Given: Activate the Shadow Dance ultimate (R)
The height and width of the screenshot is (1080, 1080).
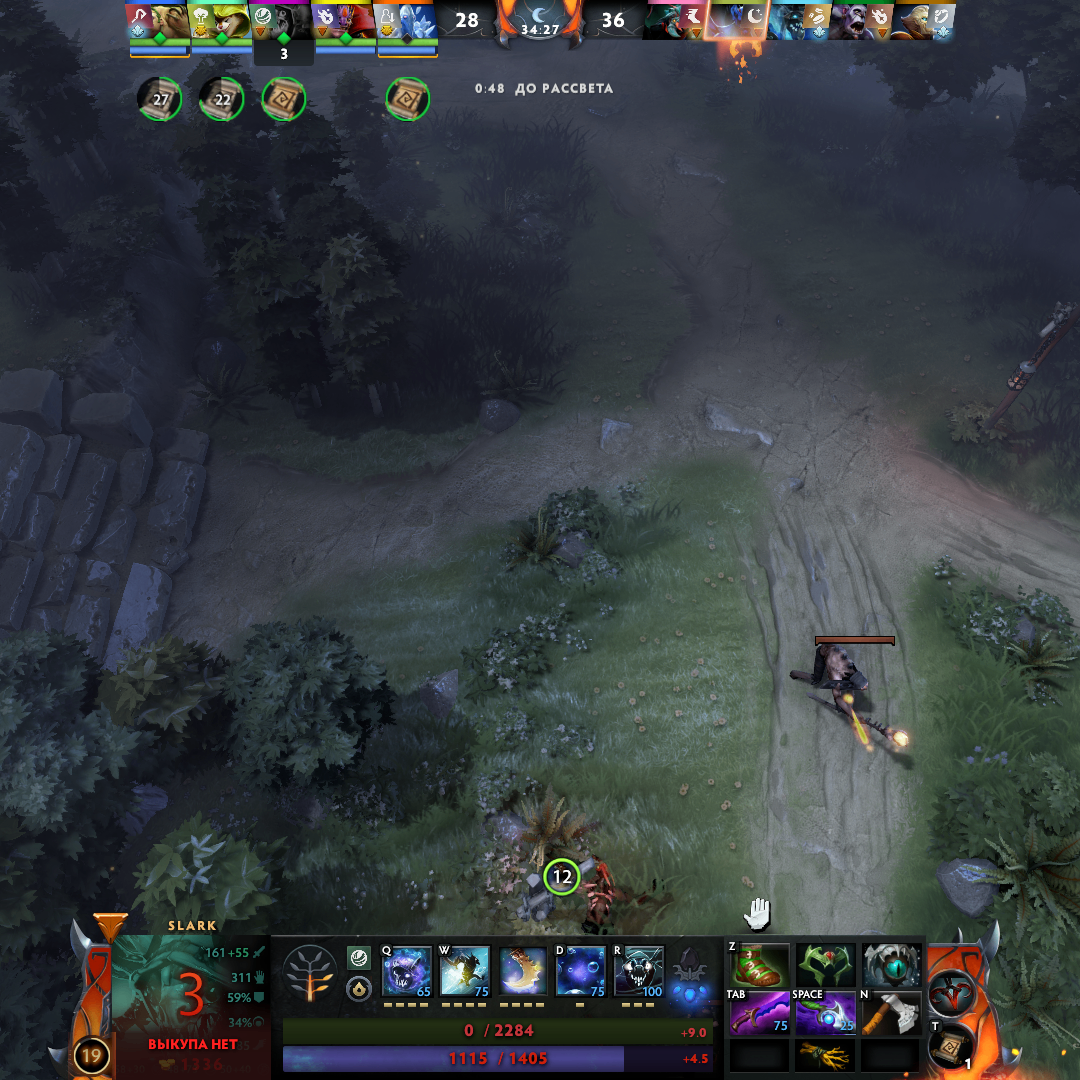Looking at the screenshot, I should point(639,971).
